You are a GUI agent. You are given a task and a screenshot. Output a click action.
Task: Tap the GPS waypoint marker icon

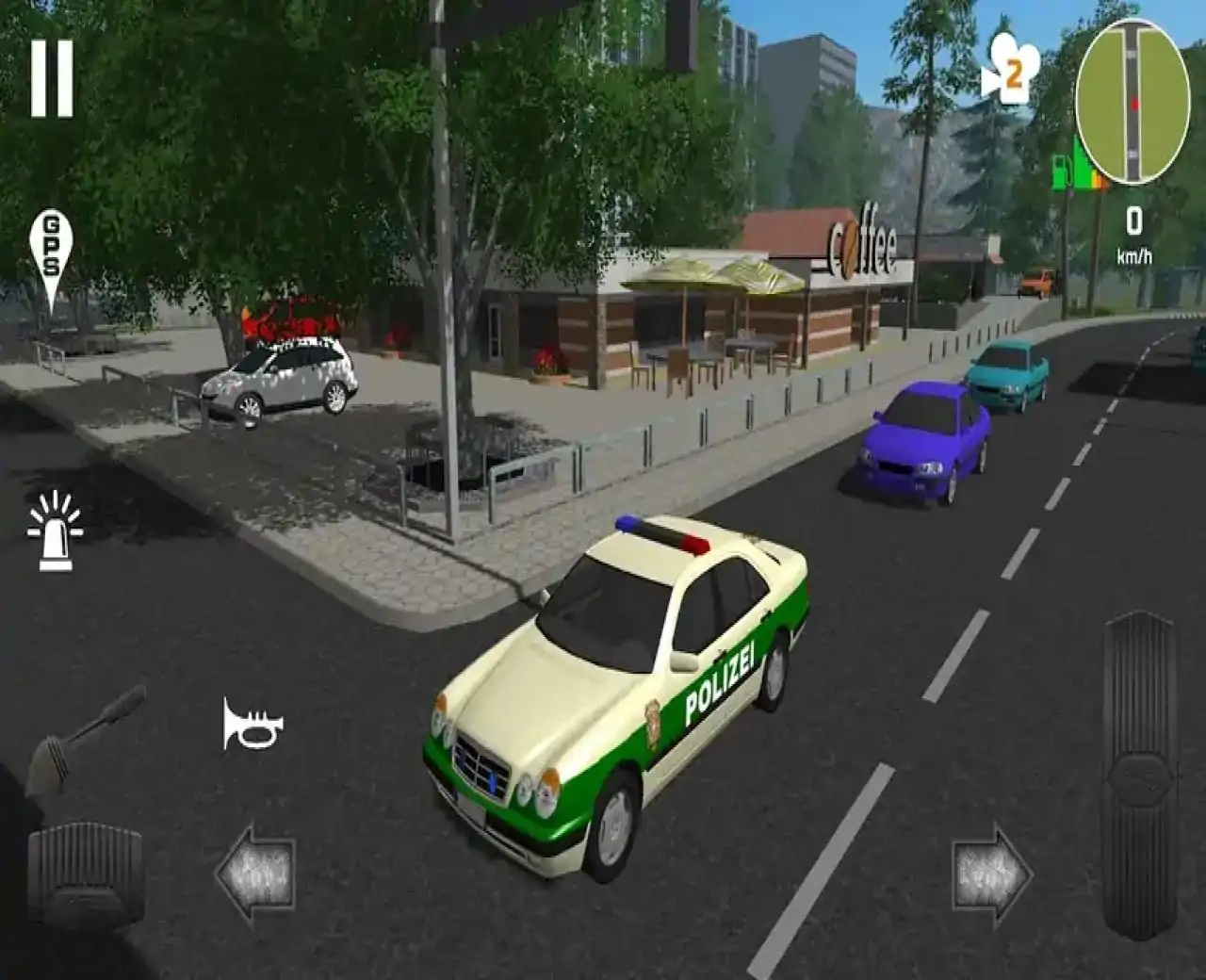pyautogui.click(x=52, y=245)
